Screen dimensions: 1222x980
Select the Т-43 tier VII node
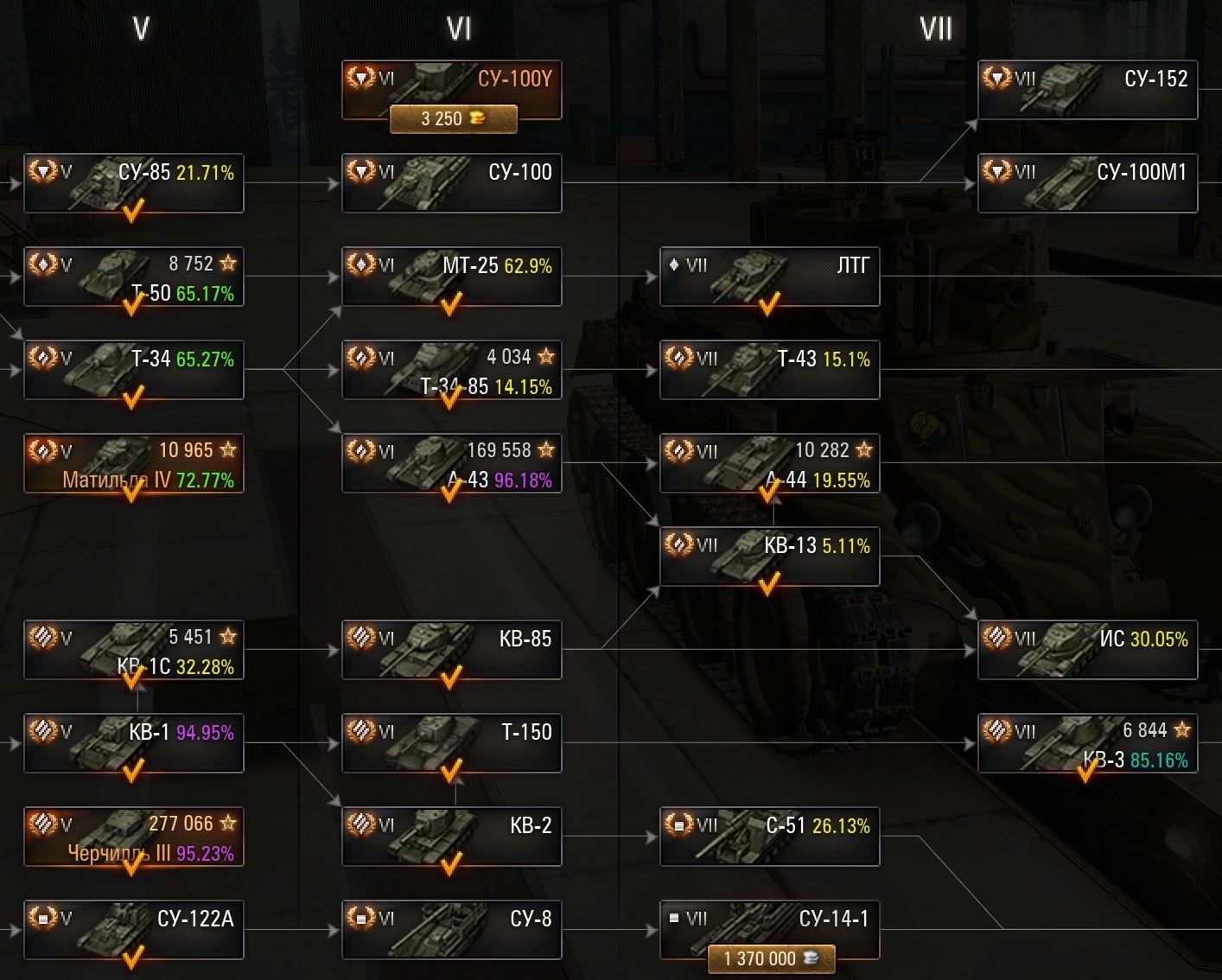[770, 370]
